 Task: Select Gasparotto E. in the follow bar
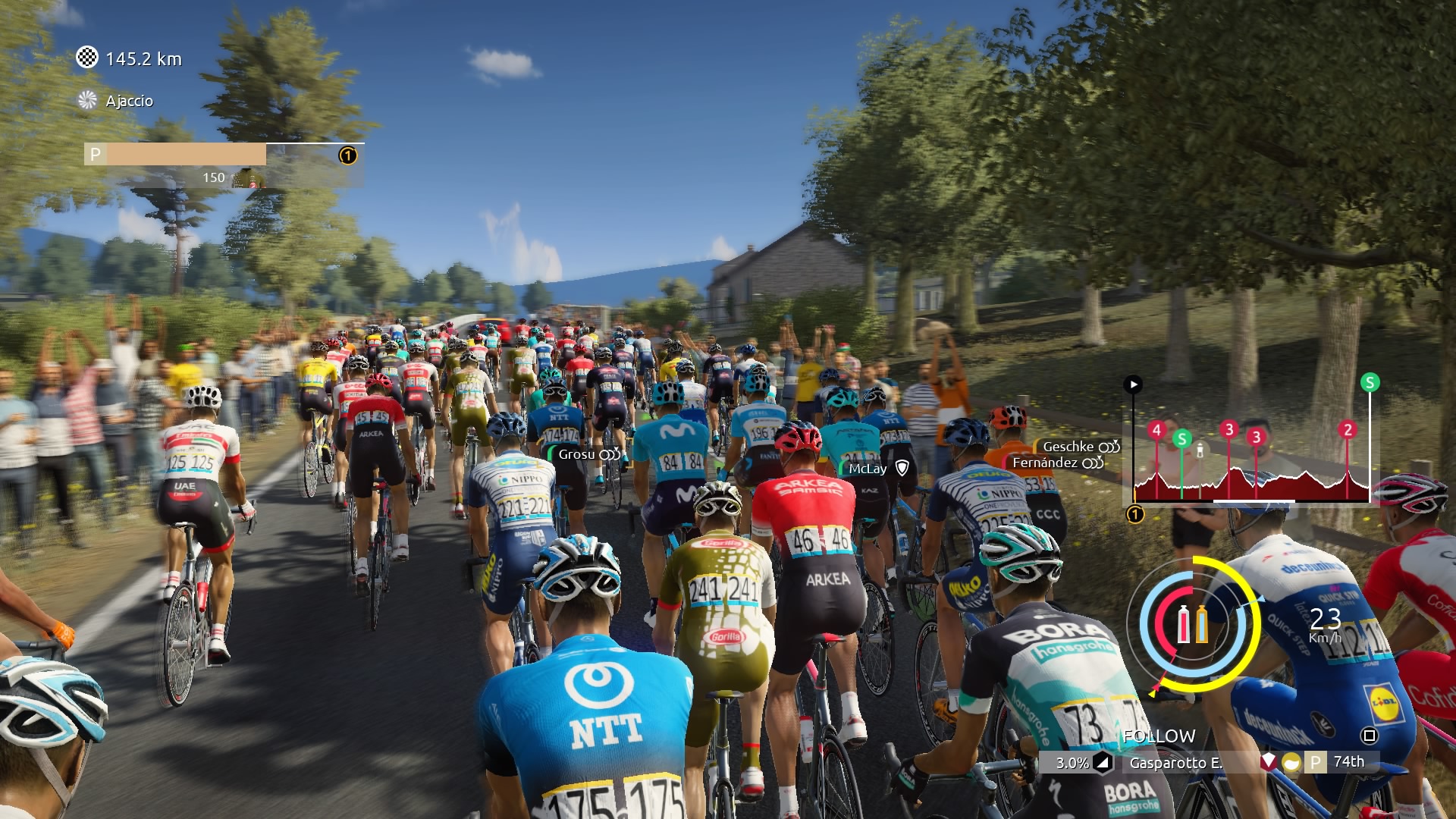[x=1175, y=763]
